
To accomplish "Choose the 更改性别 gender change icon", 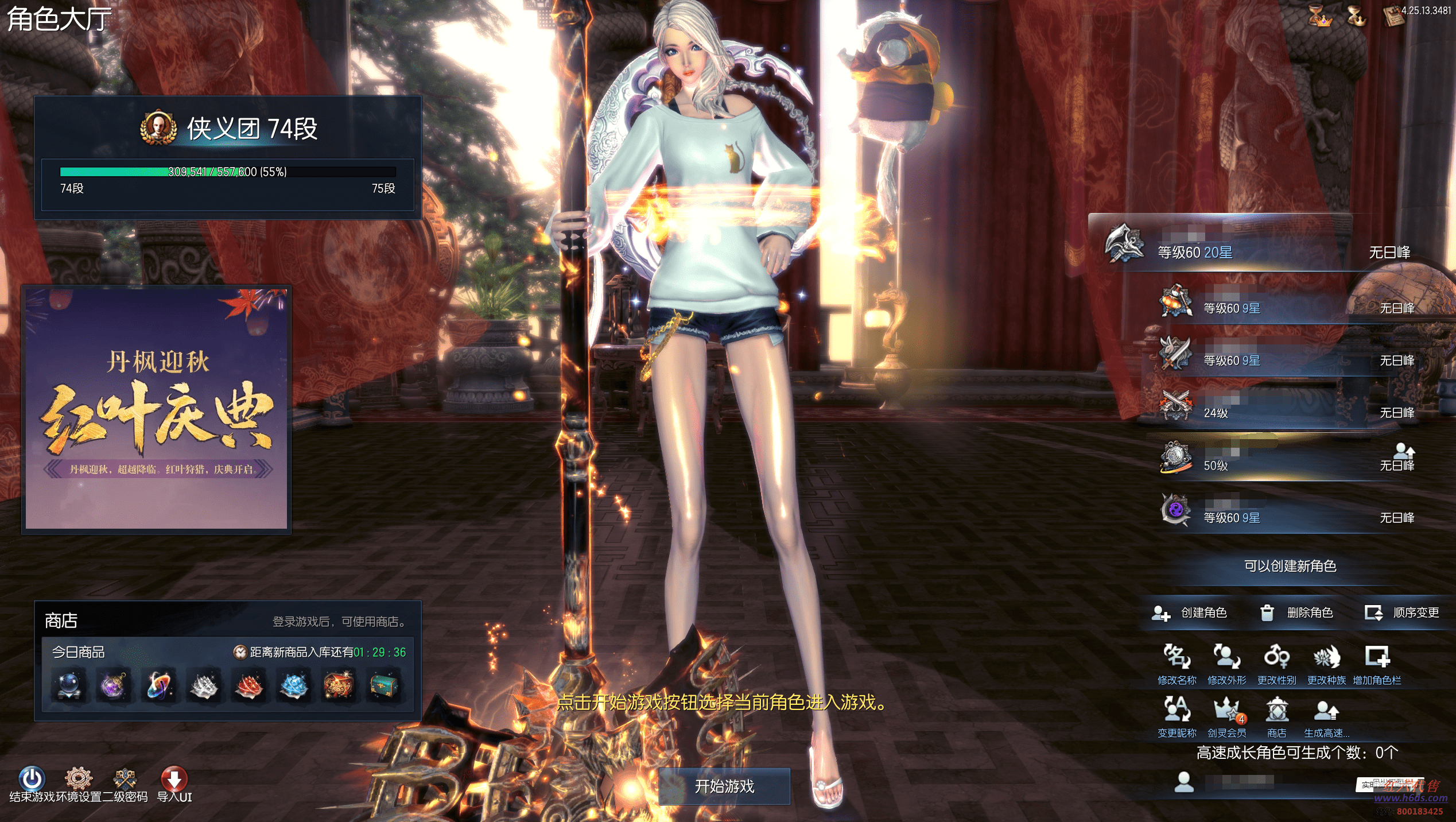I will 1276,658.
